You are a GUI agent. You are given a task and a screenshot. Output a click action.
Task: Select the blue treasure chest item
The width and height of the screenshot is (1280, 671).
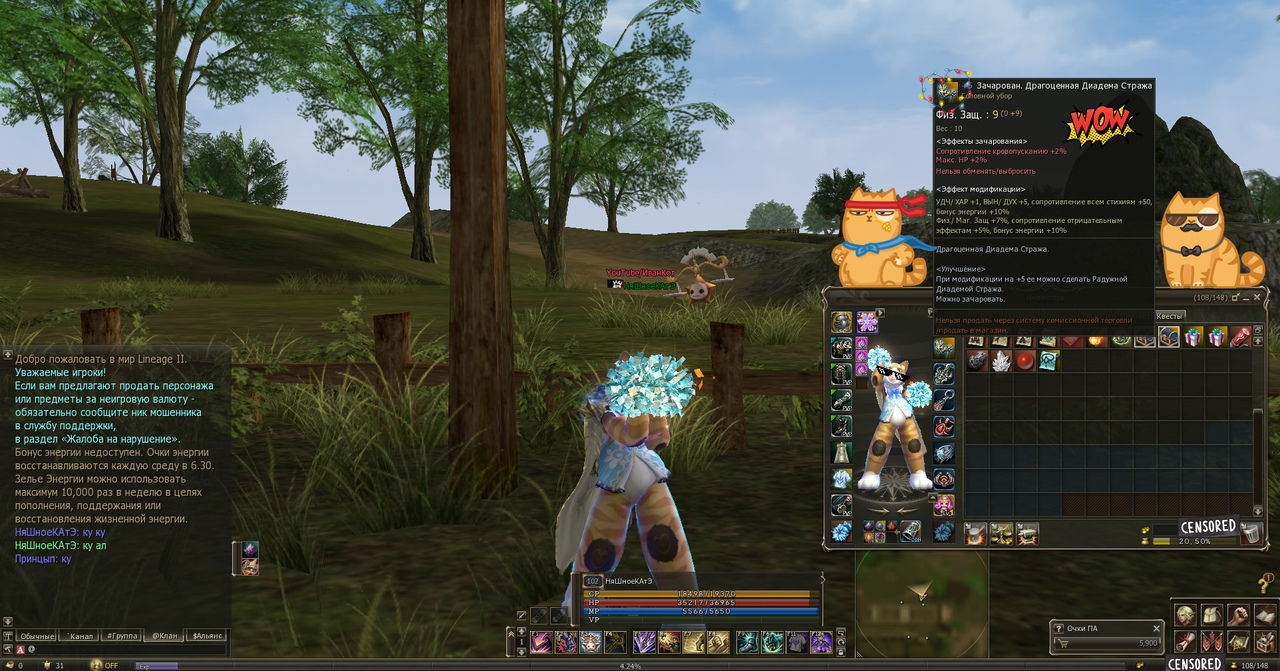pyautogui.click(x=1169, y=338)
